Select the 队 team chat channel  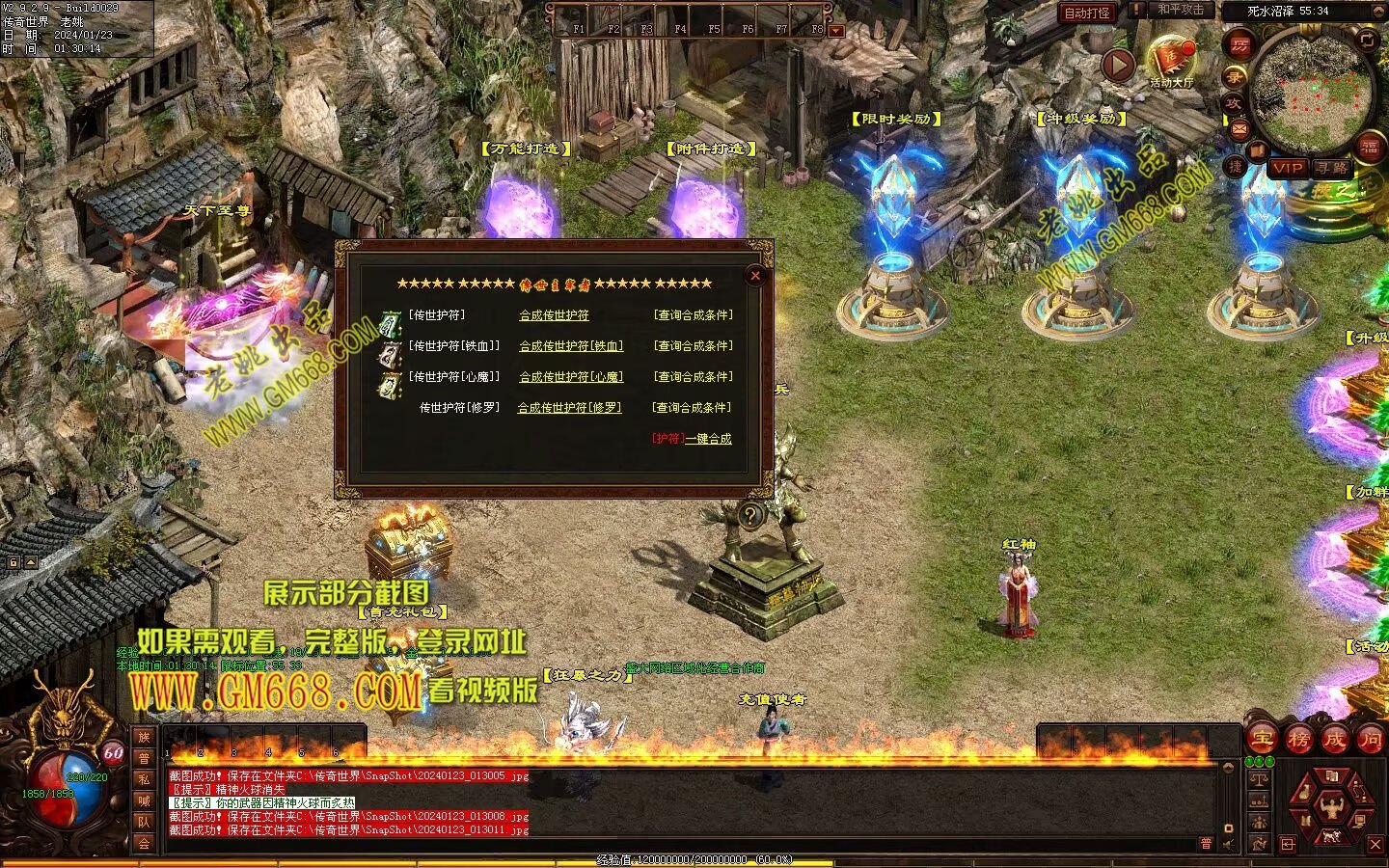(x=144, y=822)
